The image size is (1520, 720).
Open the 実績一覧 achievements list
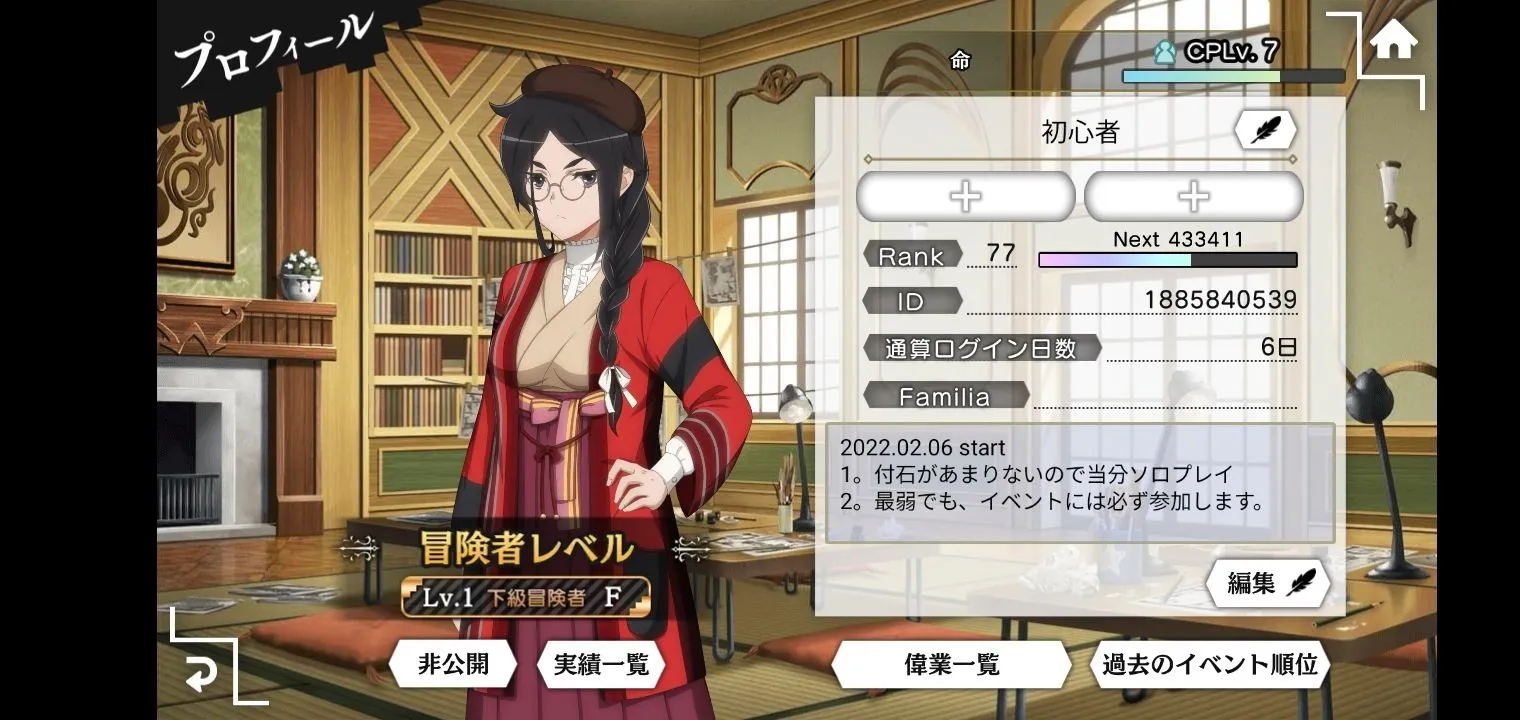601,664
